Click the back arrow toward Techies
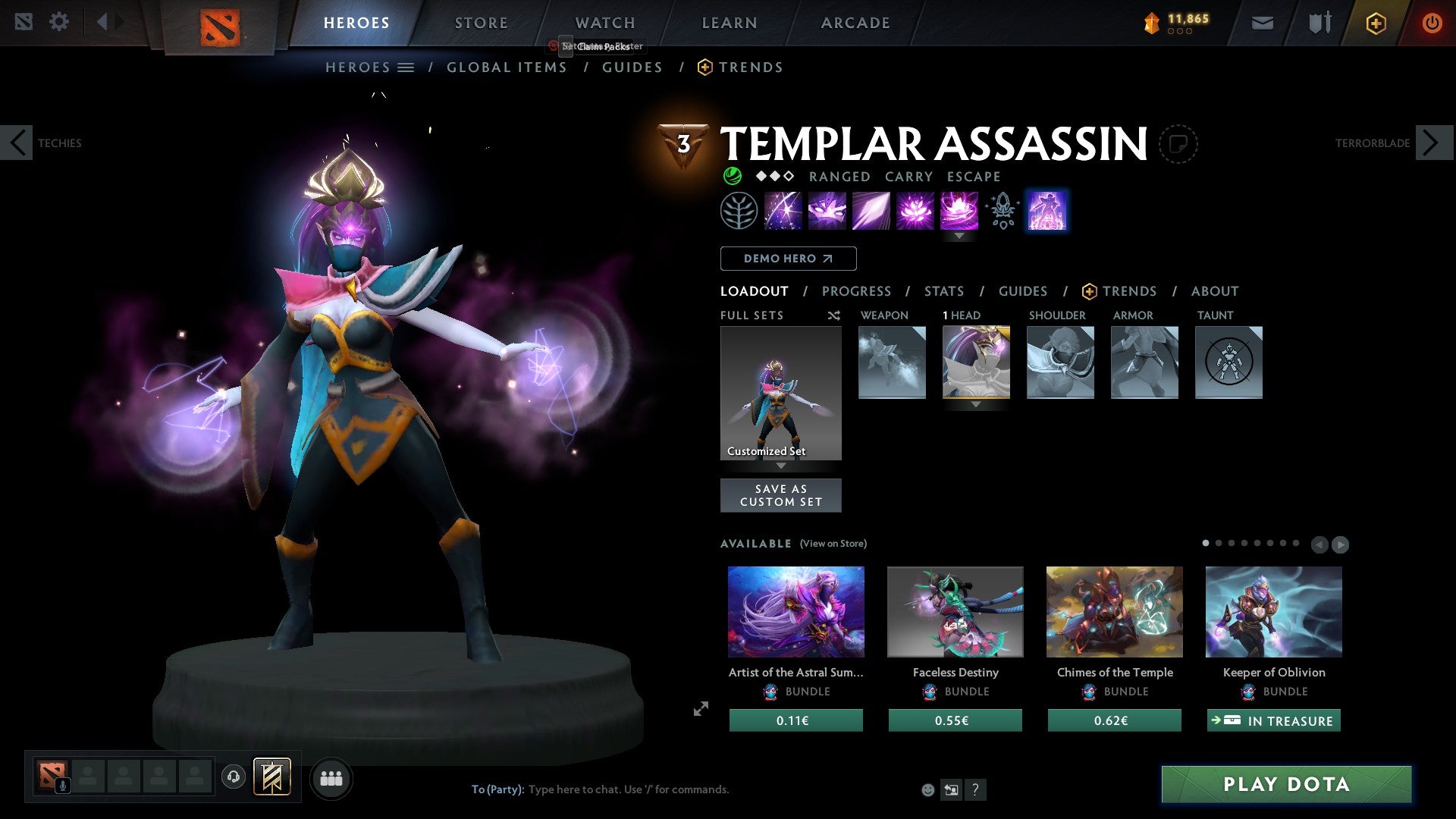This screenshot has width=1456, height=819. click(x=17, y=143)
